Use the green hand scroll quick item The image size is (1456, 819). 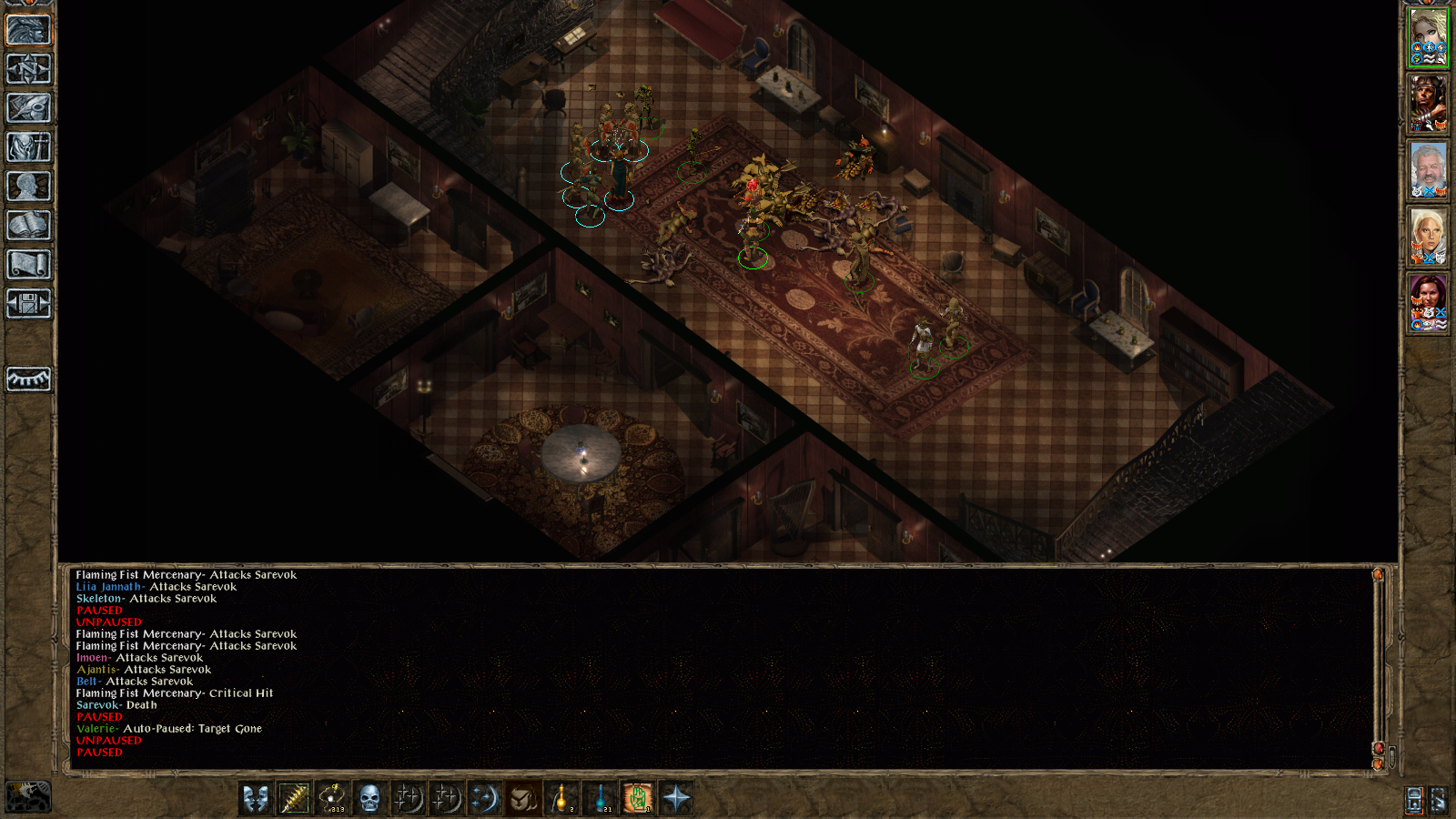pyautogui.click(x=639, y=799)
